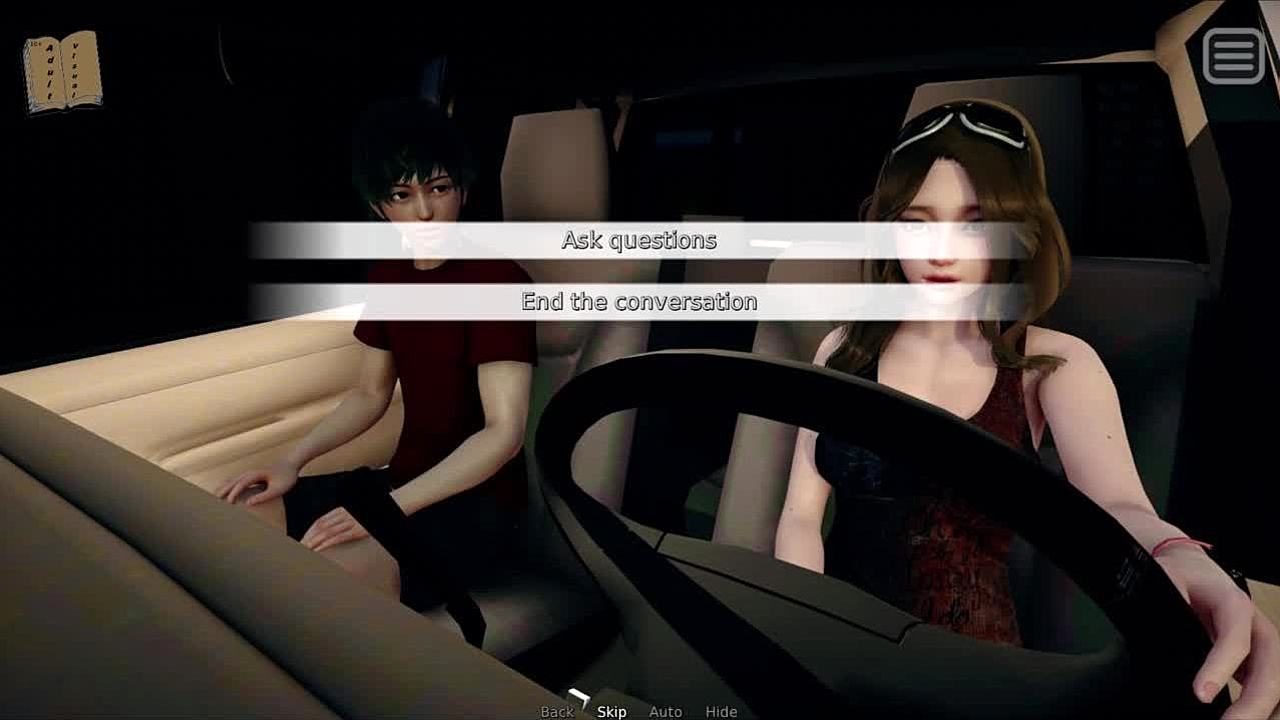Go Back to previous dialogue
The height and width of the screenshot is (720, 1280).
pyautogui.click(x=557, y=712)
